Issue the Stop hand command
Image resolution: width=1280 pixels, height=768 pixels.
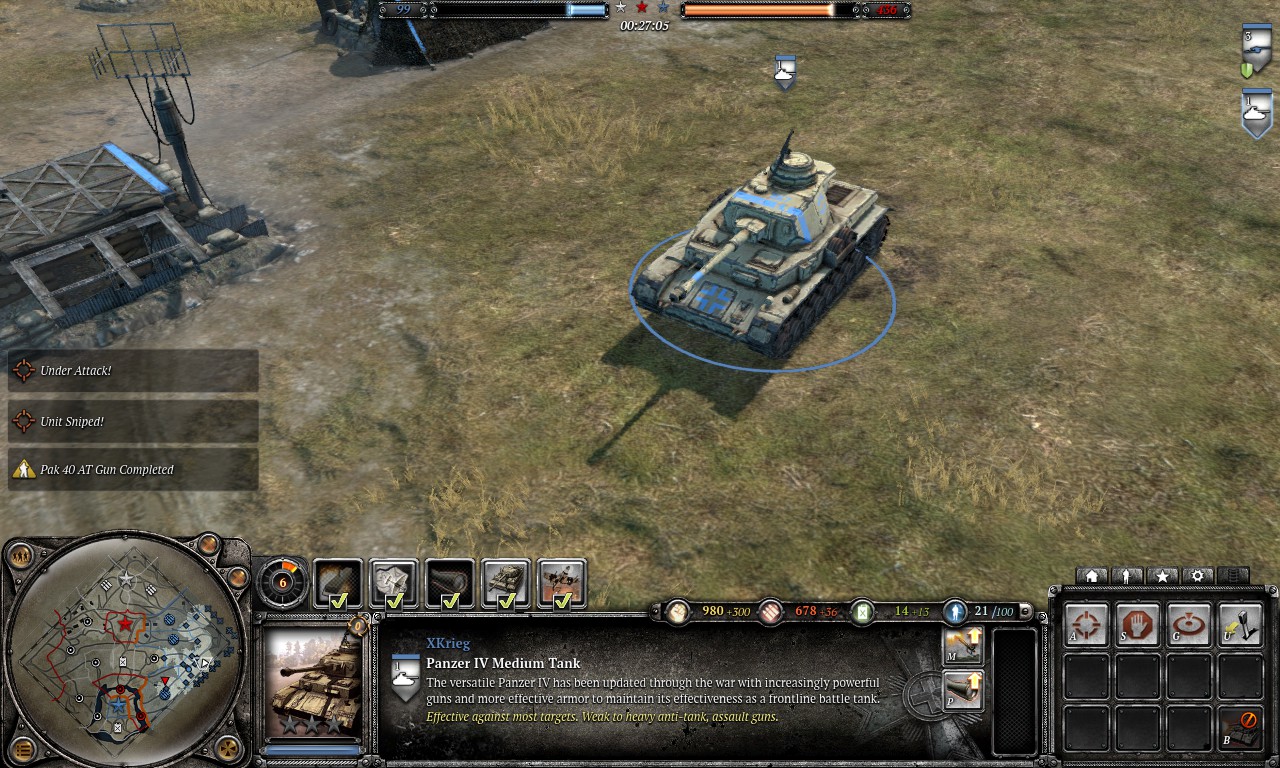1138,625
